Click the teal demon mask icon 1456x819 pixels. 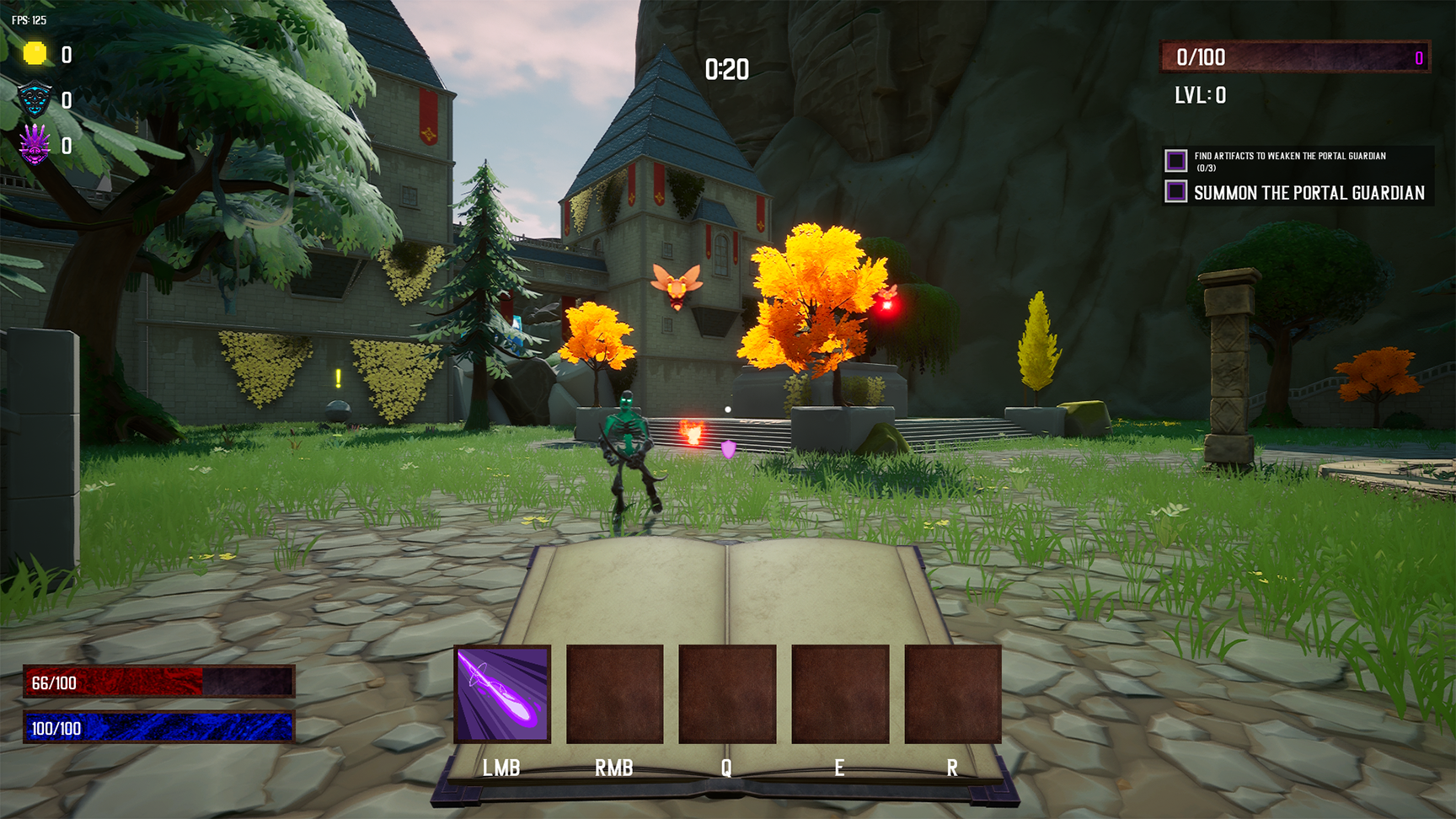point(35,99)
